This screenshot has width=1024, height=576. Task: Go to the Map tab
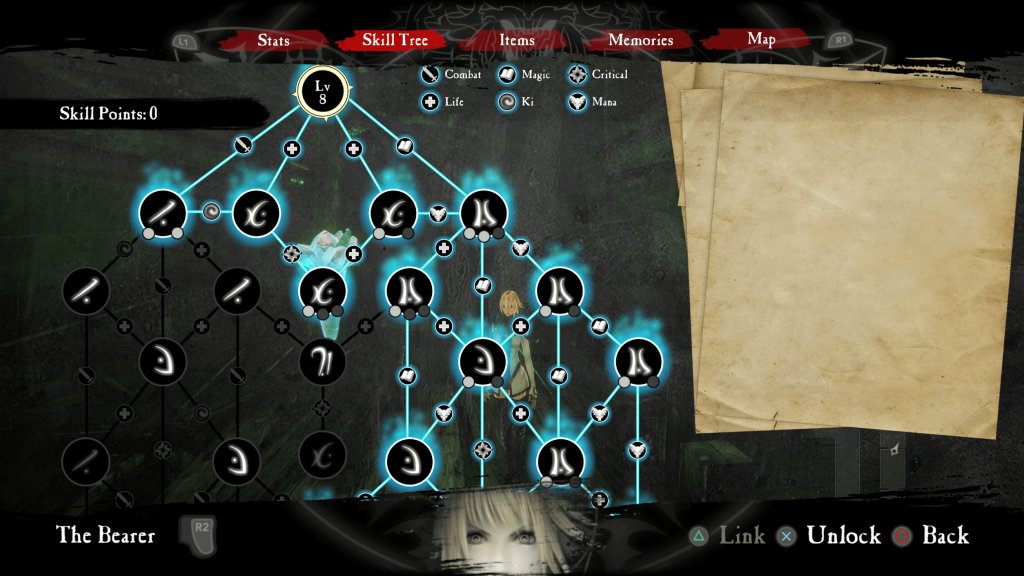762,40
